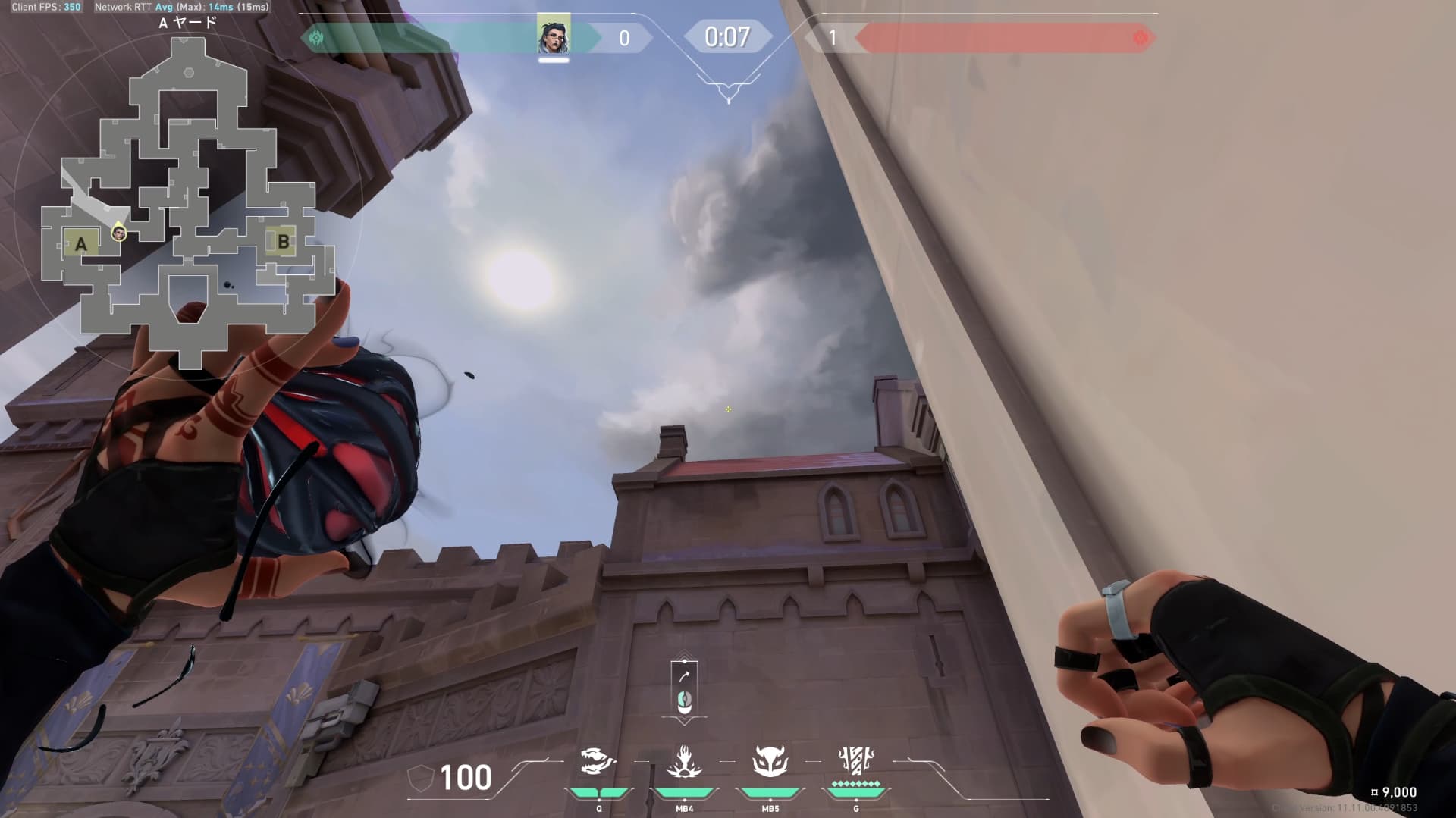Click the player's agent marker on minimap
Screen dimensions: 1456x818
pos(118,233)
